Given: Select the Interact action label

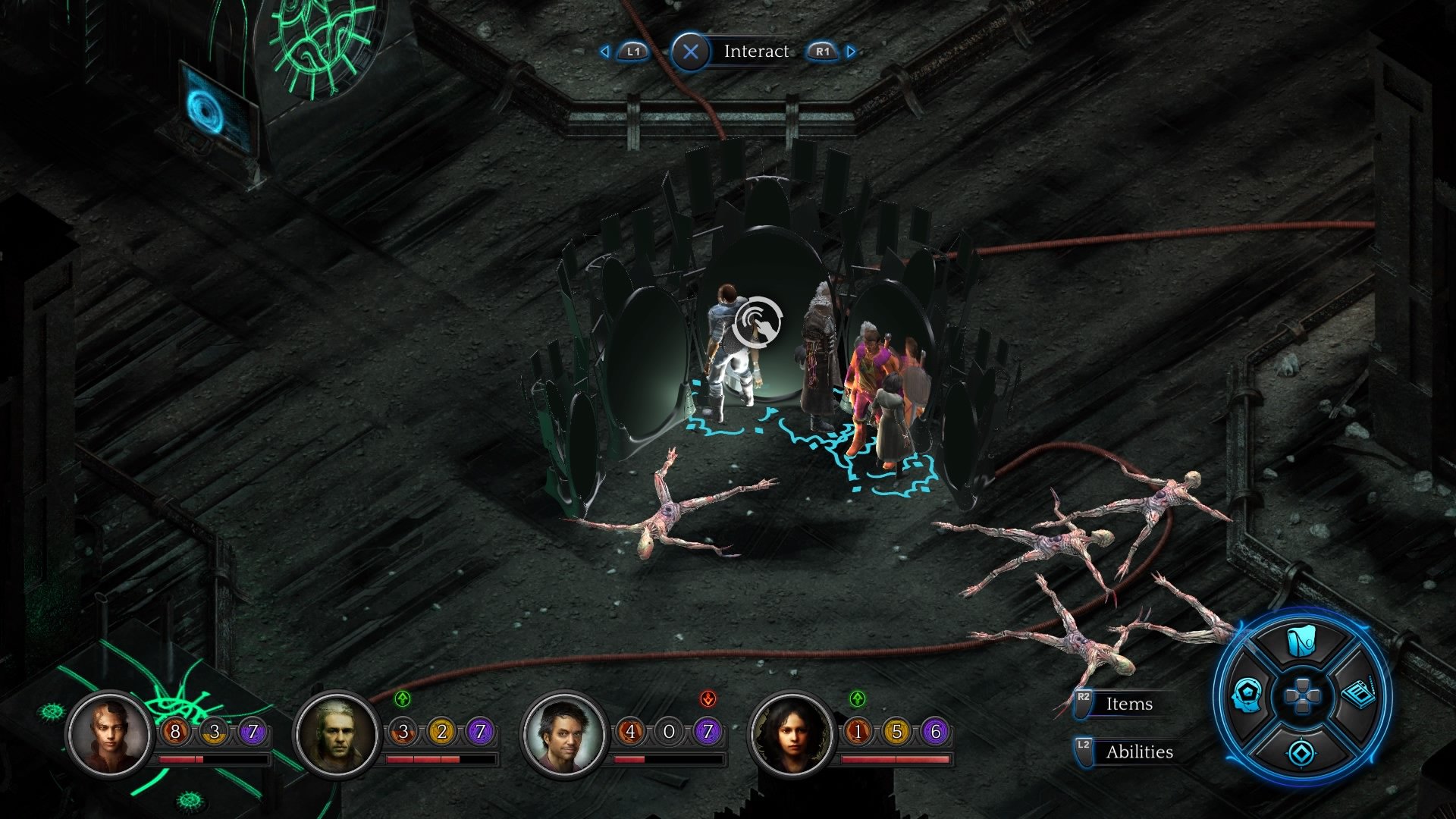Looking at the screenshot, I should coord(757,51).
